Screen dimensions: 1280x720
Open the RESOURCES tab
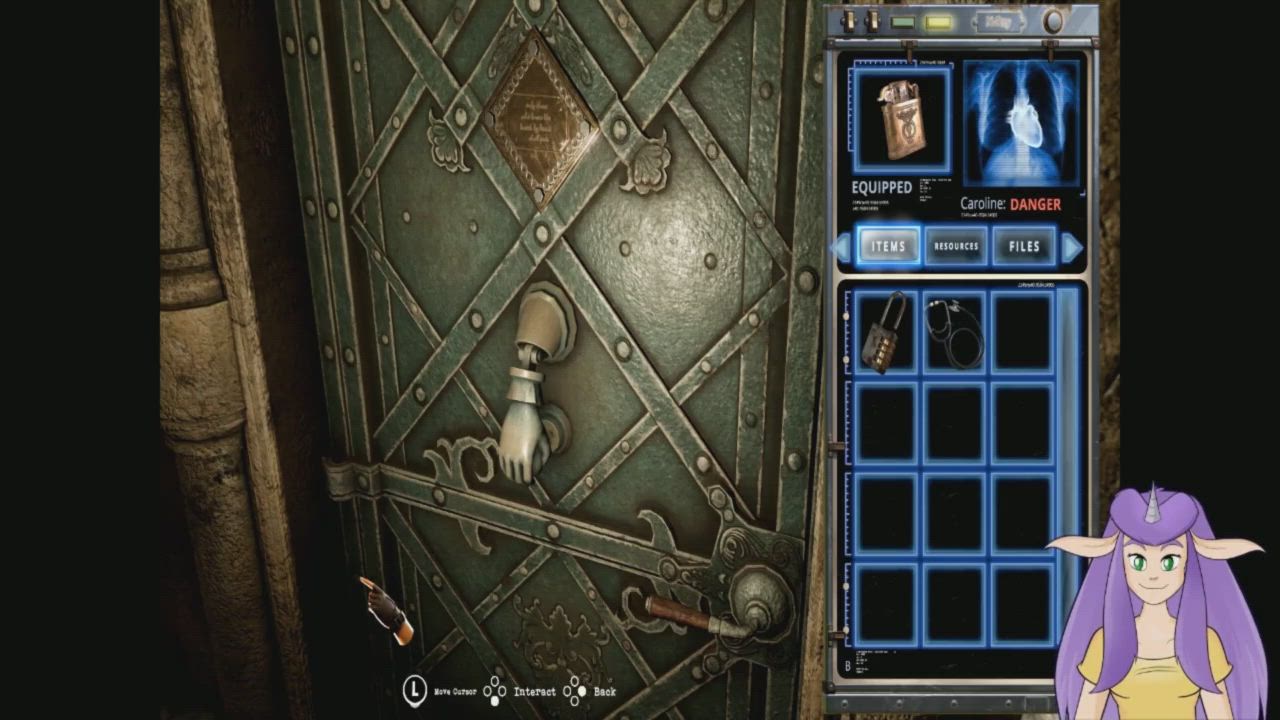[x=956, y=246]
